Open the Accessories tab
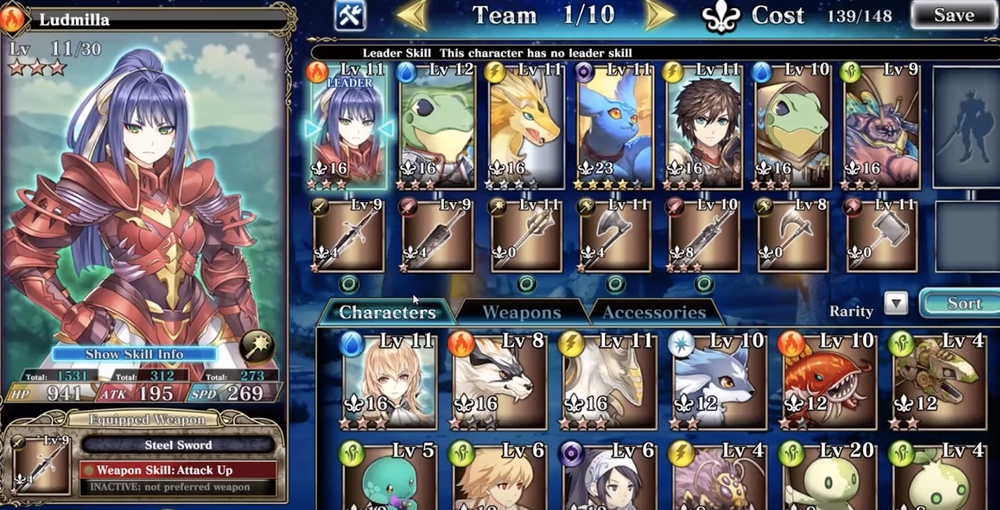 point(654,312)
